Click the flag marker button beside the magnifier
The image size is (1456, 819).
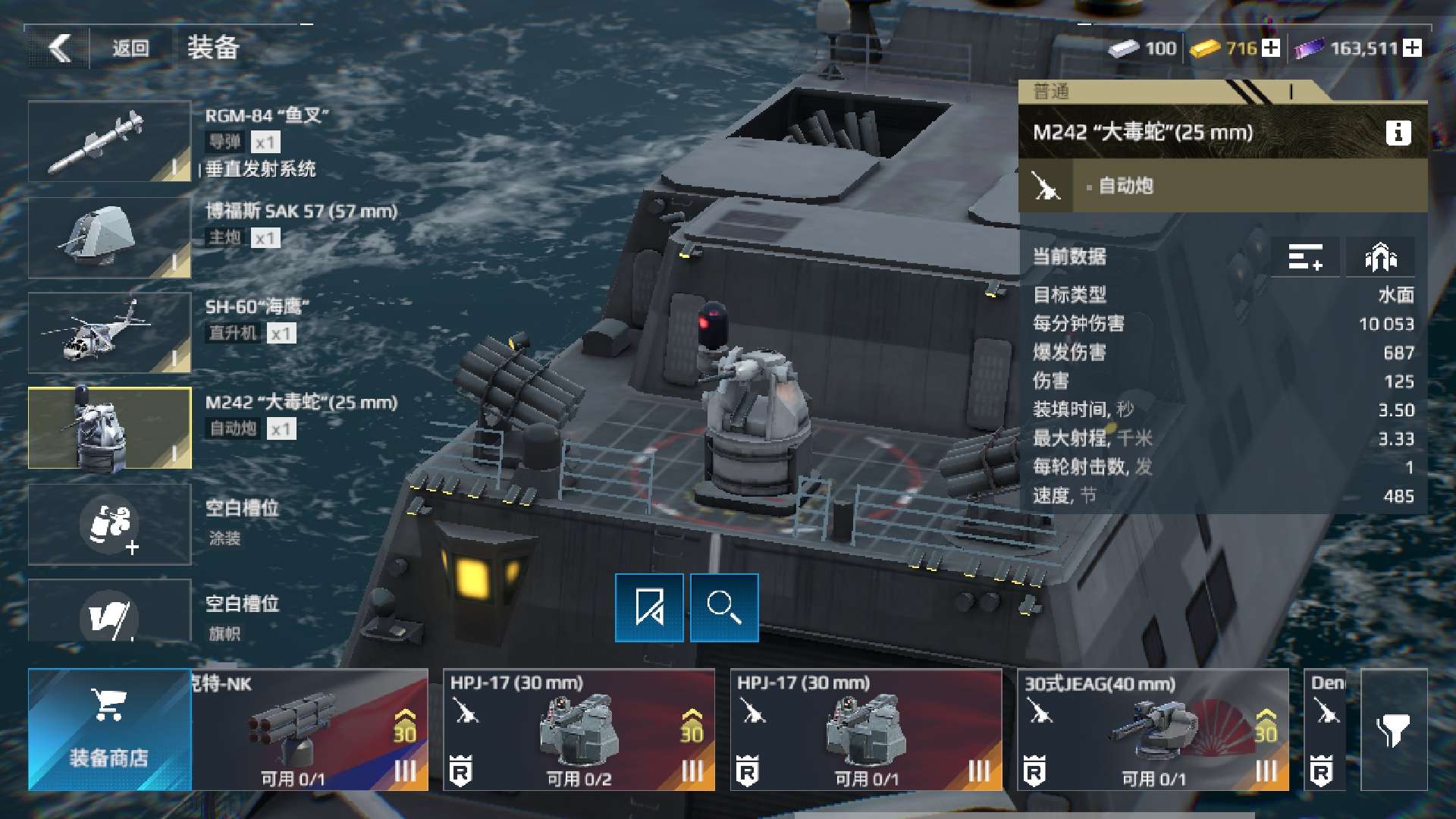point(649,608)
